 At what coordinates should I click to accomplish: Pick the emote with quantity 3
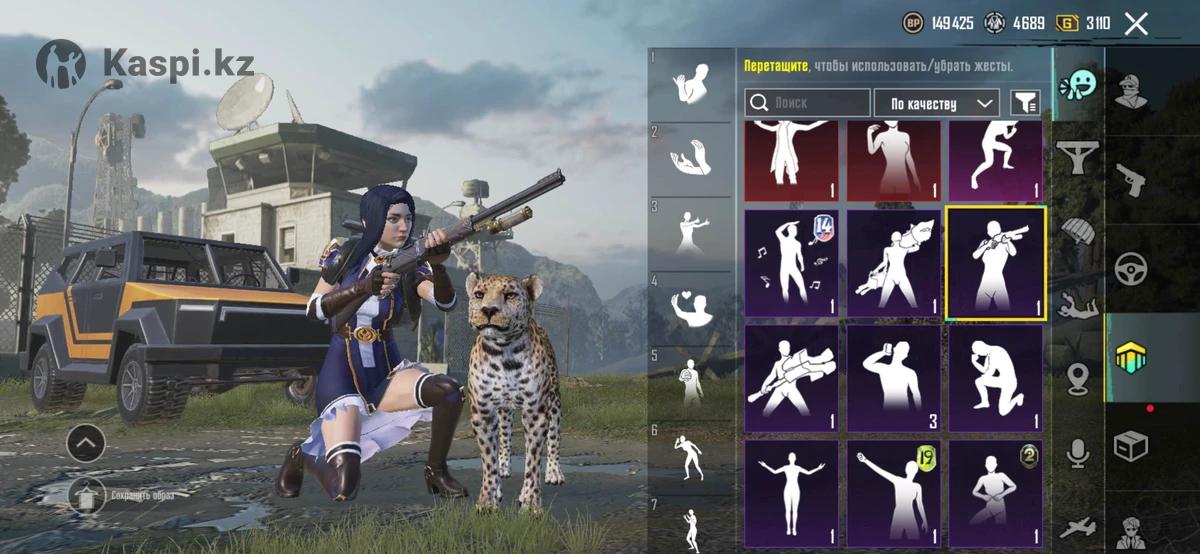893,378
